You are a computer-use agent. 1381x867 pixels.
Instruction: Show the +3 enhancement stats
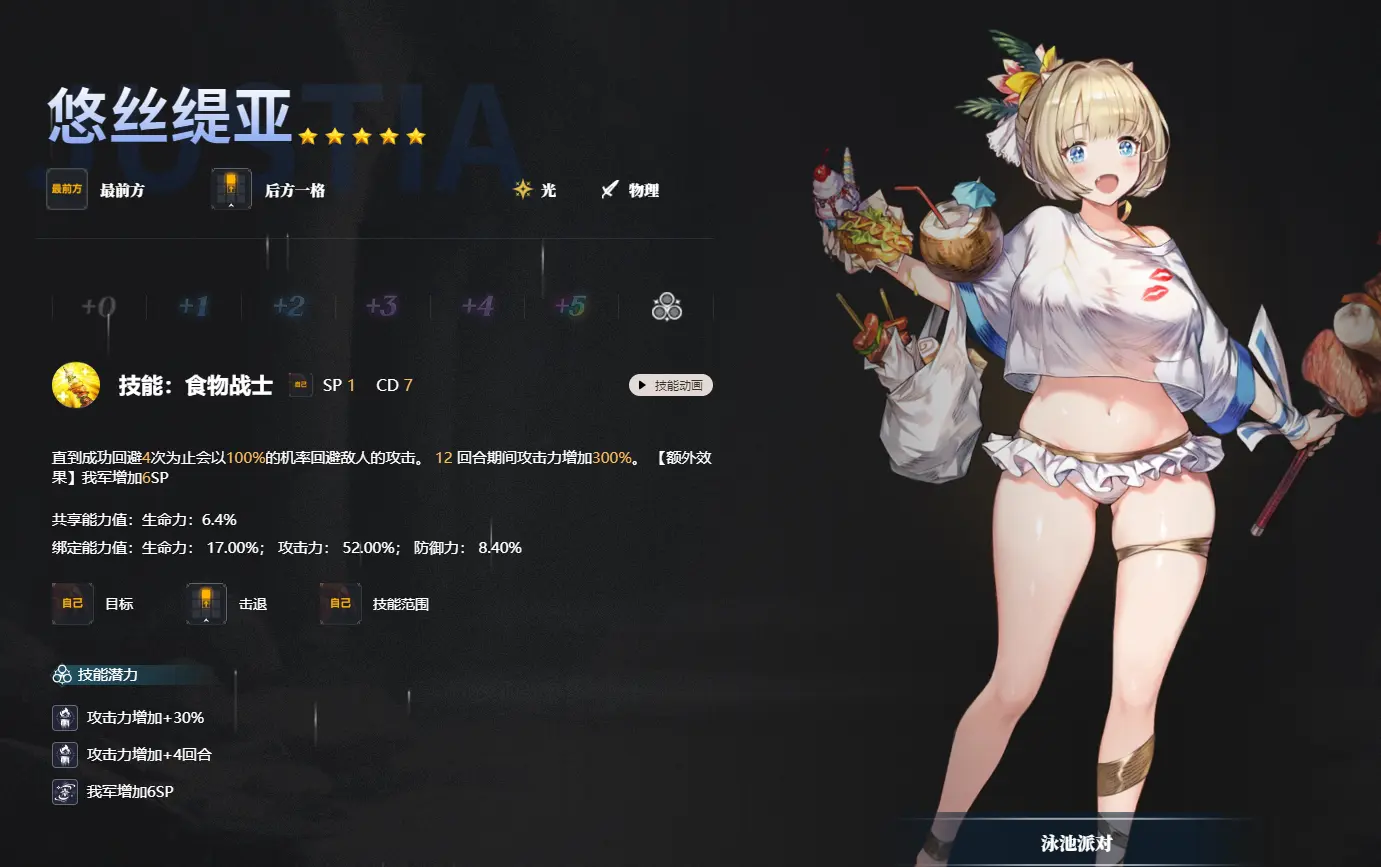click(382, 306)
